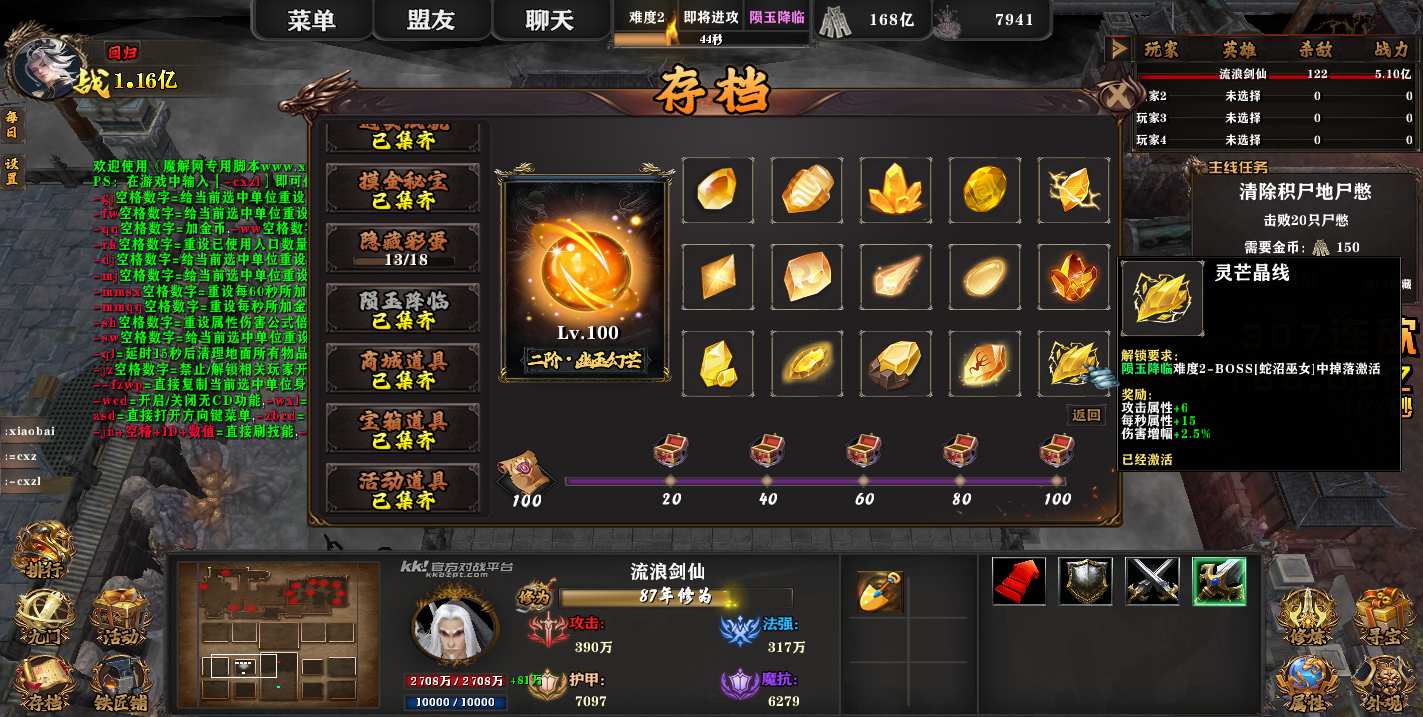Claim the treasure chest at milestone 20
1423x717 pixels.
click(x=670, y=452)
